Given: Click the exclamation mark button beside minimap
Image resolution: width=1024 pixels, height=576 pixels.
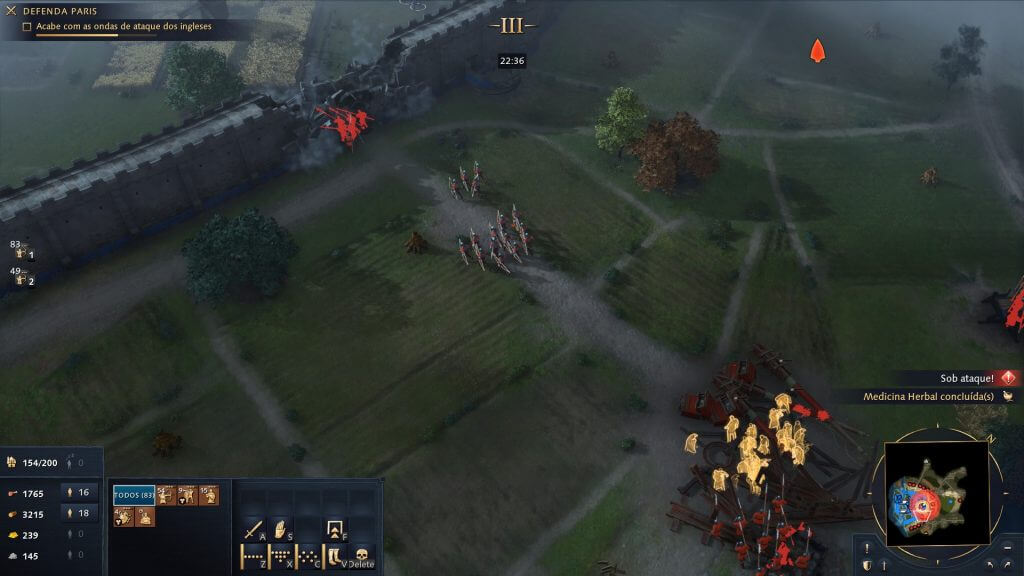Looking at the screenshot, I should pos(866,547).
